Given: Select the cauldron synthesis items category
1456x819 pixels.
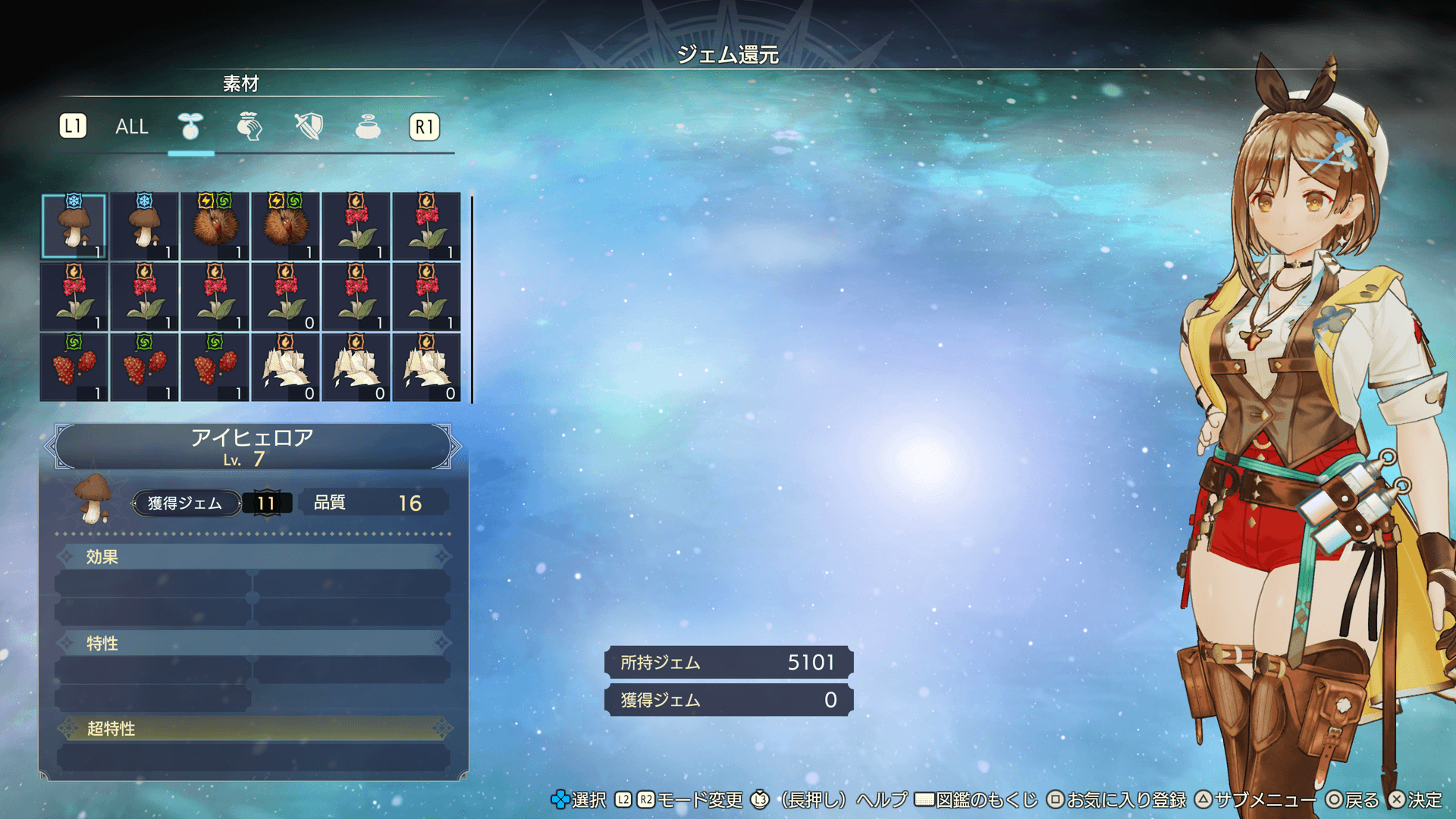Looking at the screenshot, I should [366, 127].
